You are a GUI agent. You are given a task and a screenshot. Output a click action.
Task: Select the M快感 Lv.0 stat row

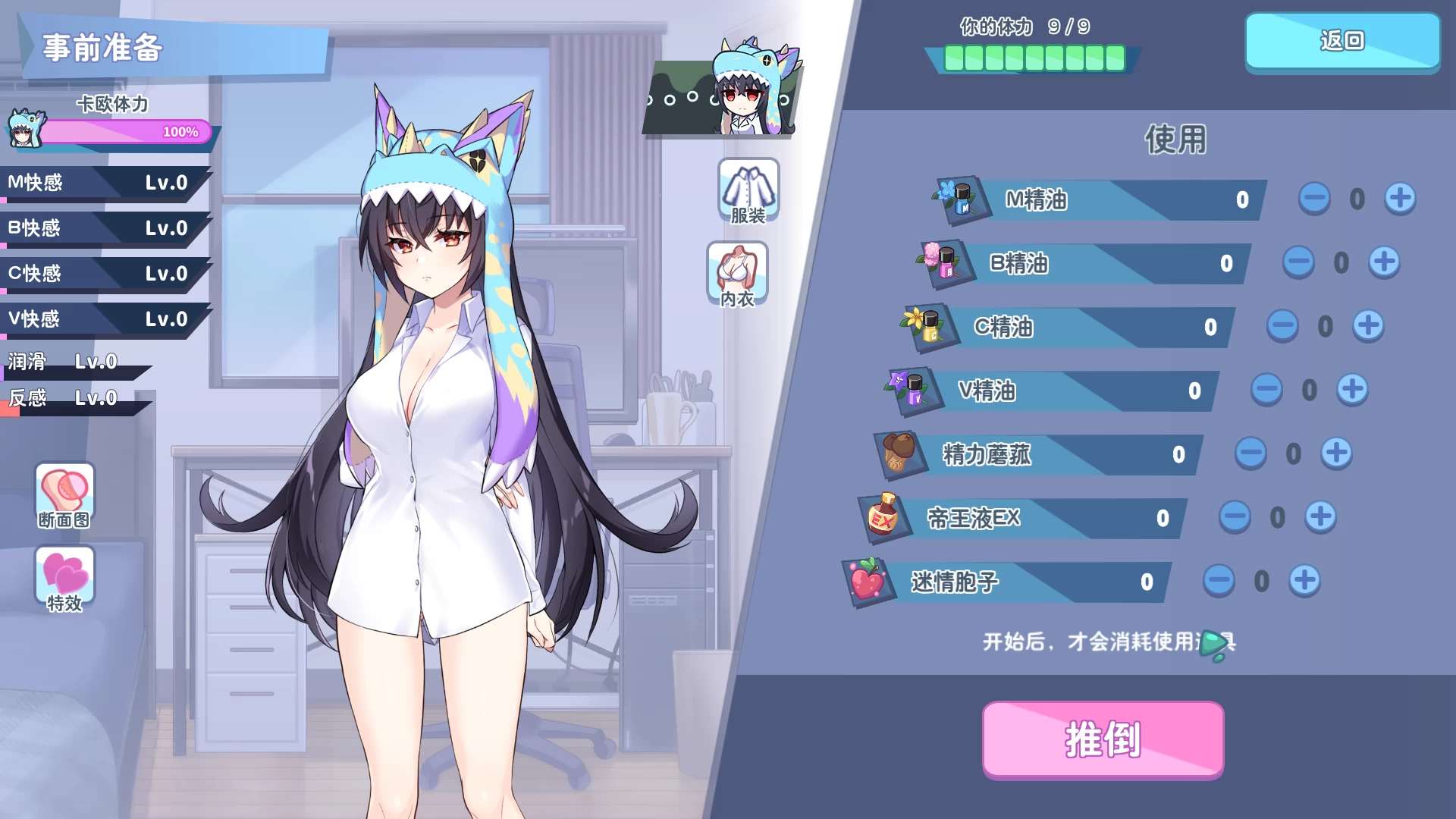point(99,183)
